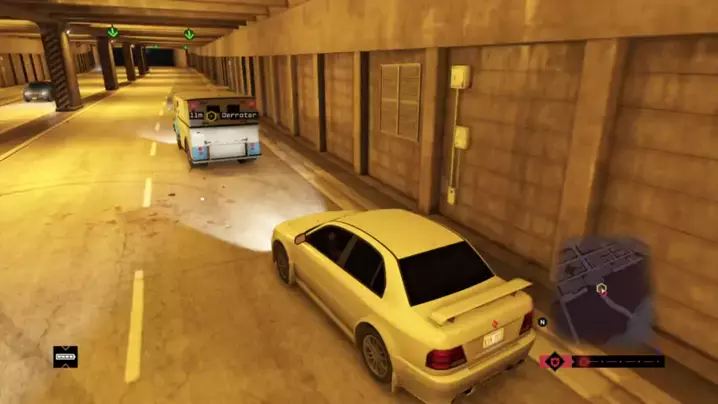Select the yellow hexagon player marker on minimap
The image size is (718, 404).
601,288
